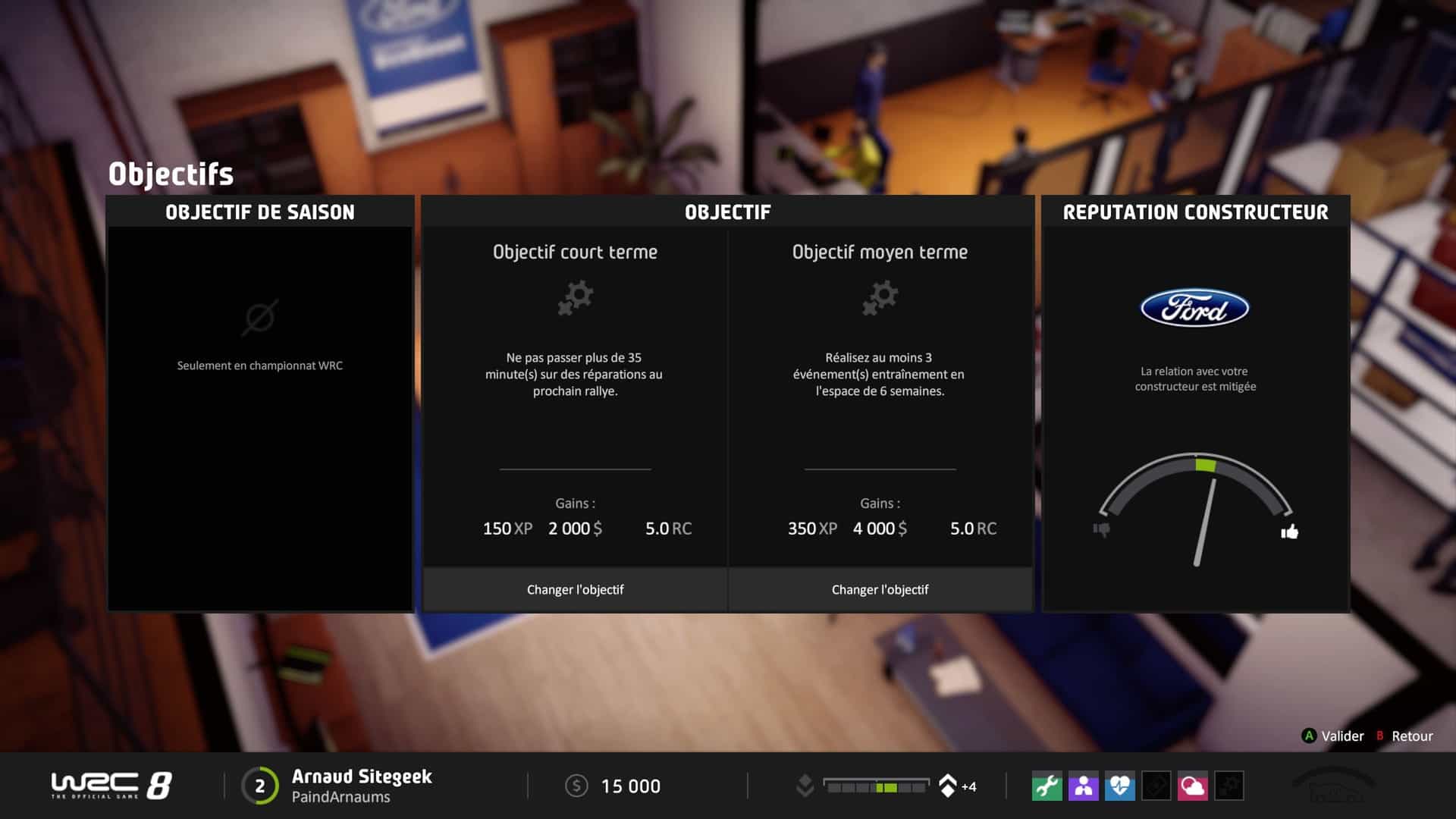Select the purple crew member icon
Image resolution: width=1456 pixels, height=819 pixels.
tap(1083, 786)
